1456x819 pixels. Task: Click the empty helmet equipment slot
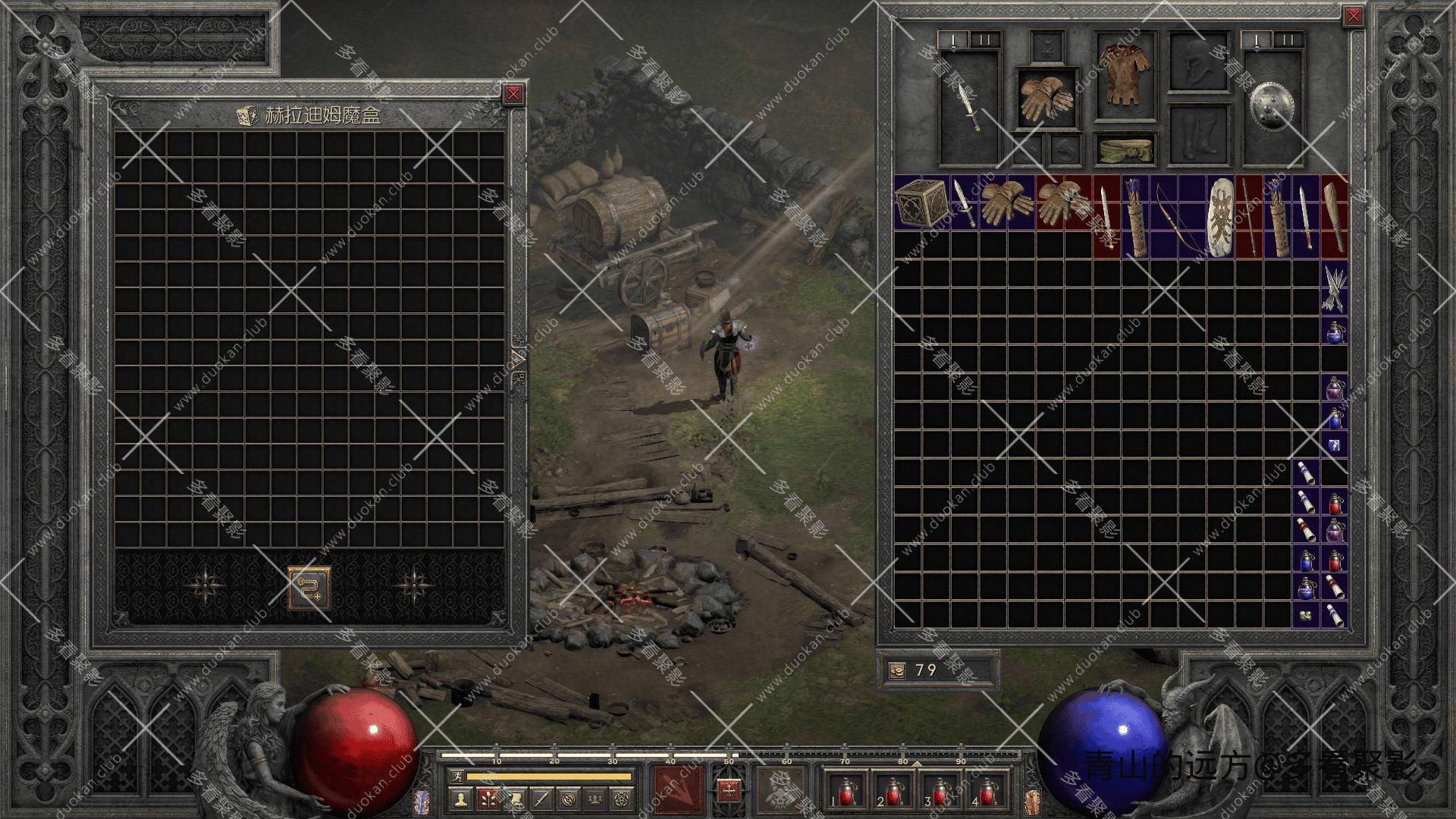pos(1197,62)
